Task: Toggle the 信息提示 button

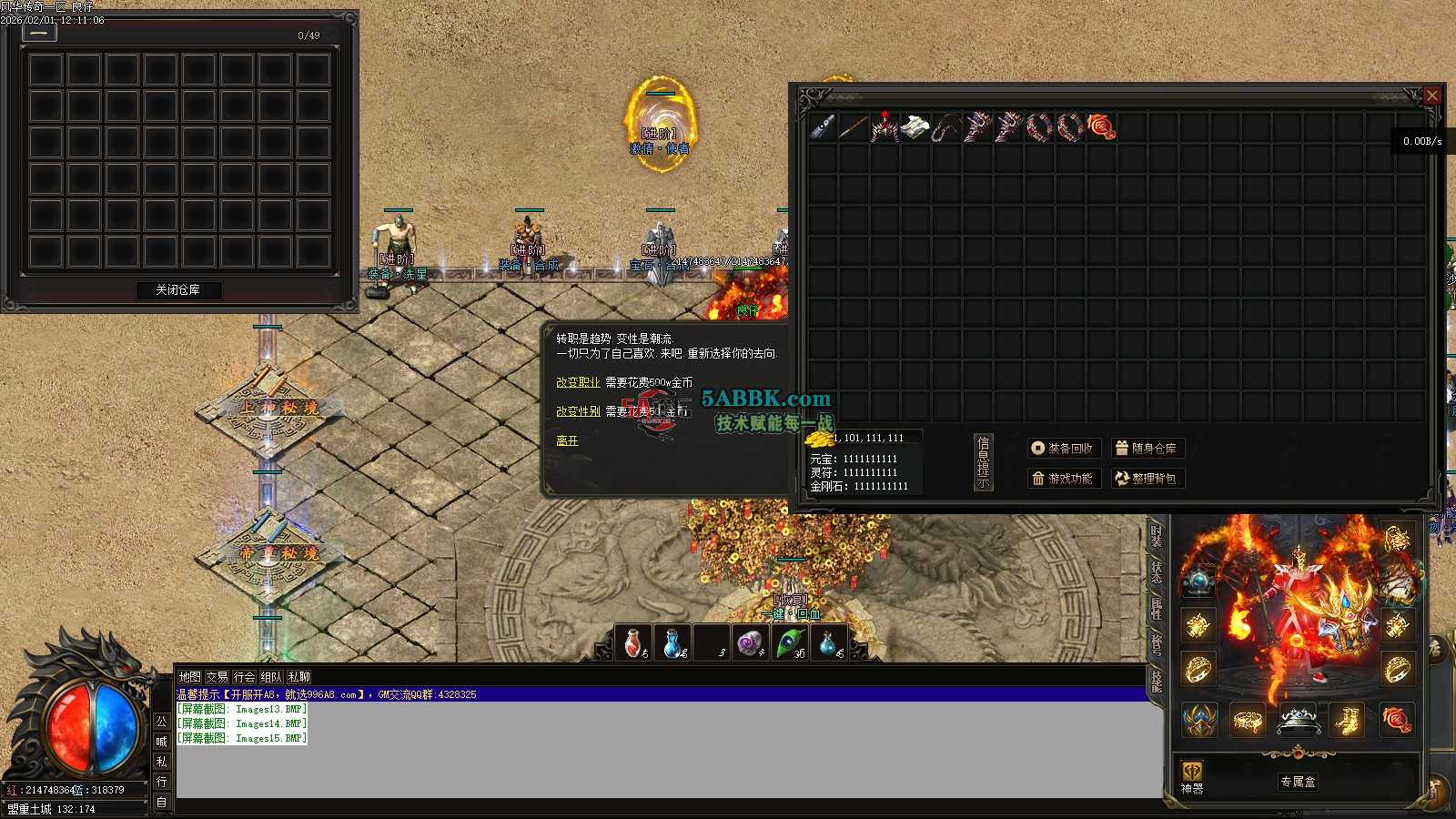Action: point(983,462)
